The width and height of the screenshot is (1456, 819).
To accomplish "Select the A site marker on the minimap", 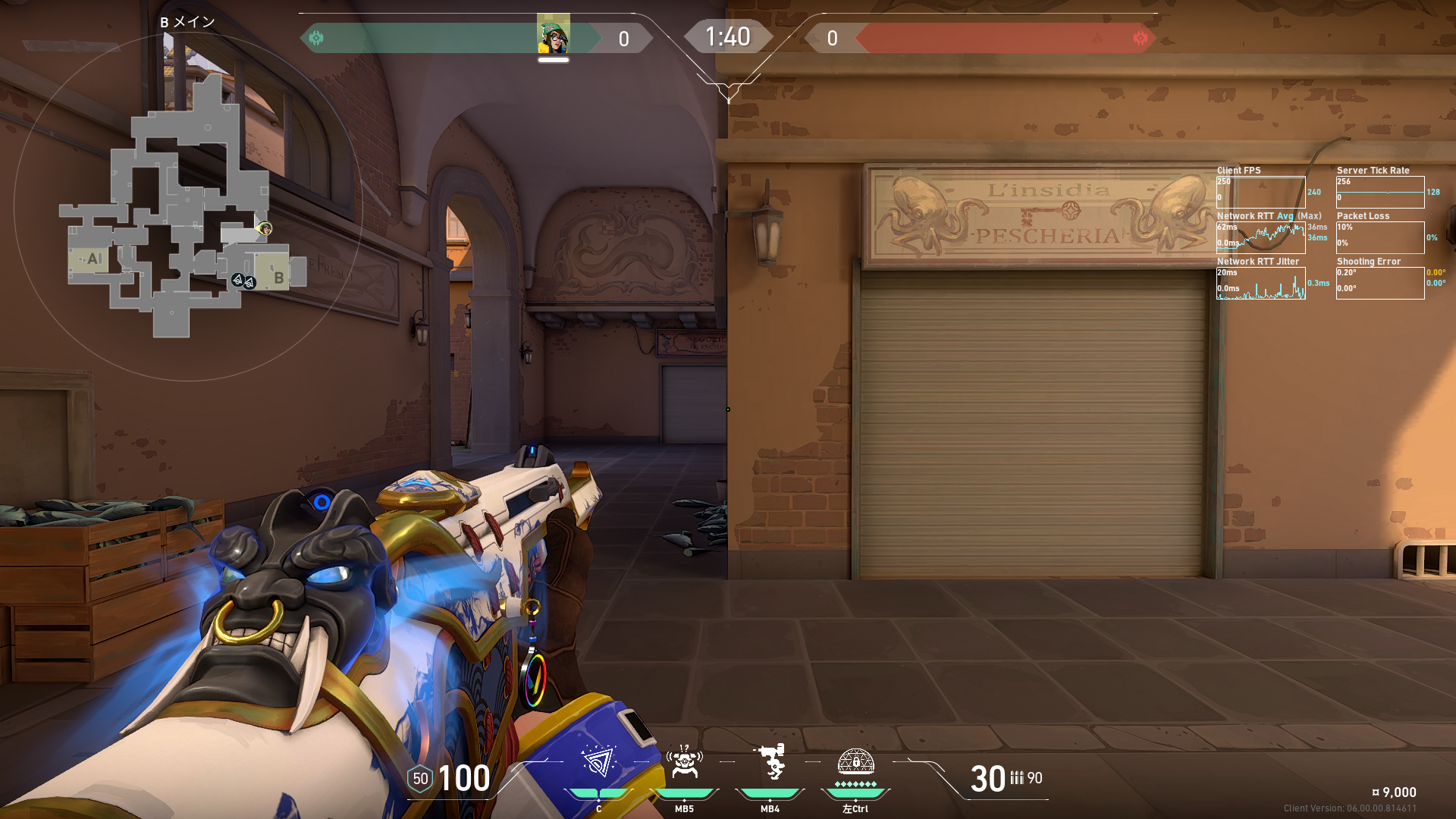I will tap(93, 259).
